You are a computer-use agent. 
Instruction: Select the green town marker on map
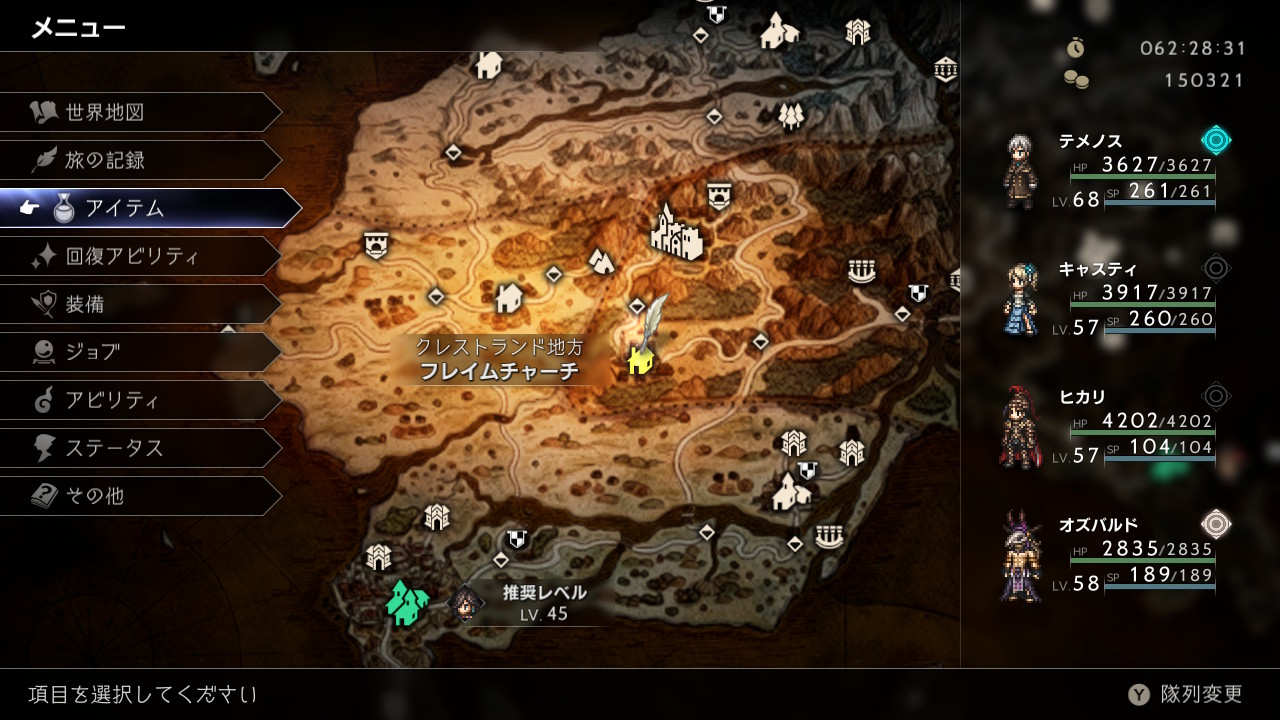click(x=406, y=602)
